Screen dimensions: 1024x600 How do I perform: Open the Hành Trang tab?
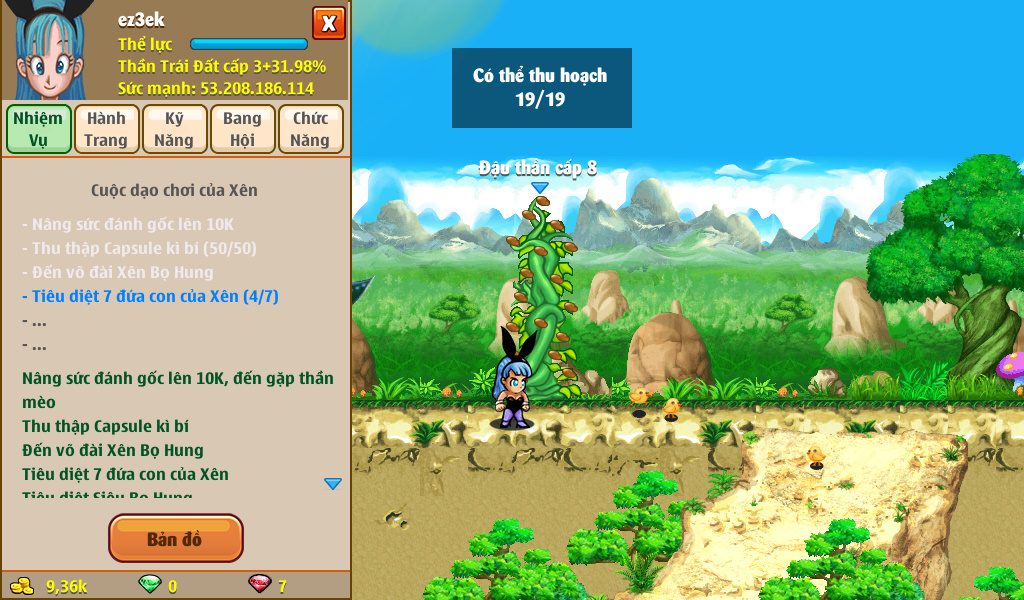click(x=106, y=129)
